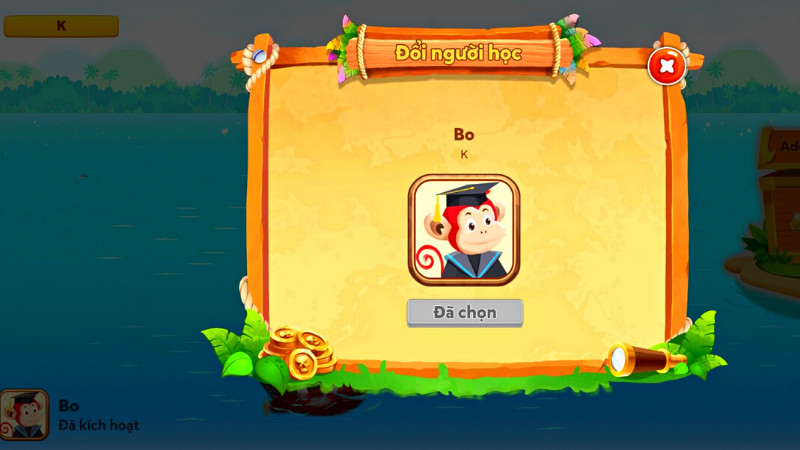Click the K label button
800x450 pixels.
(x=61, y=26)
